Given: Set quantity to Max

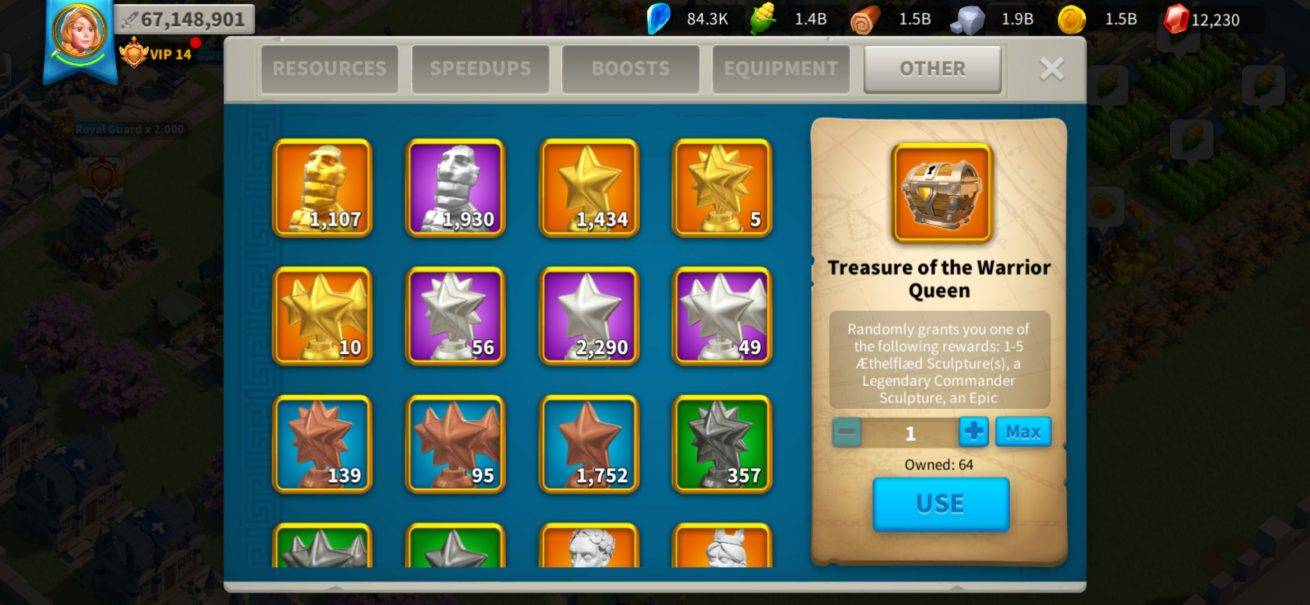Looking at the screenshot, I should pos(1023,432).
